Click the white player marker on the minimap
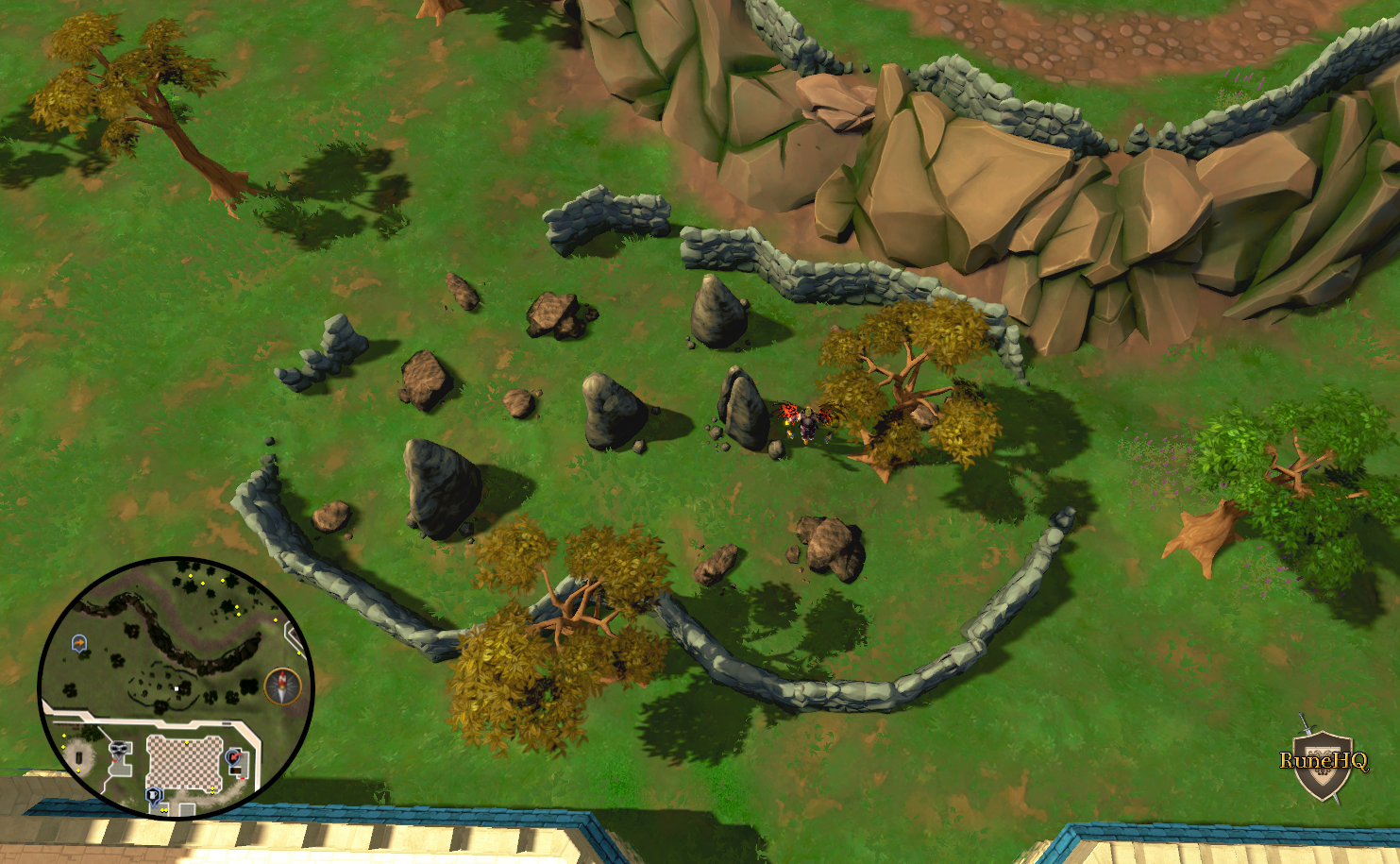The height and width of the screenshot is (864, 1400). pyautogui.click(x=177, y=688)
